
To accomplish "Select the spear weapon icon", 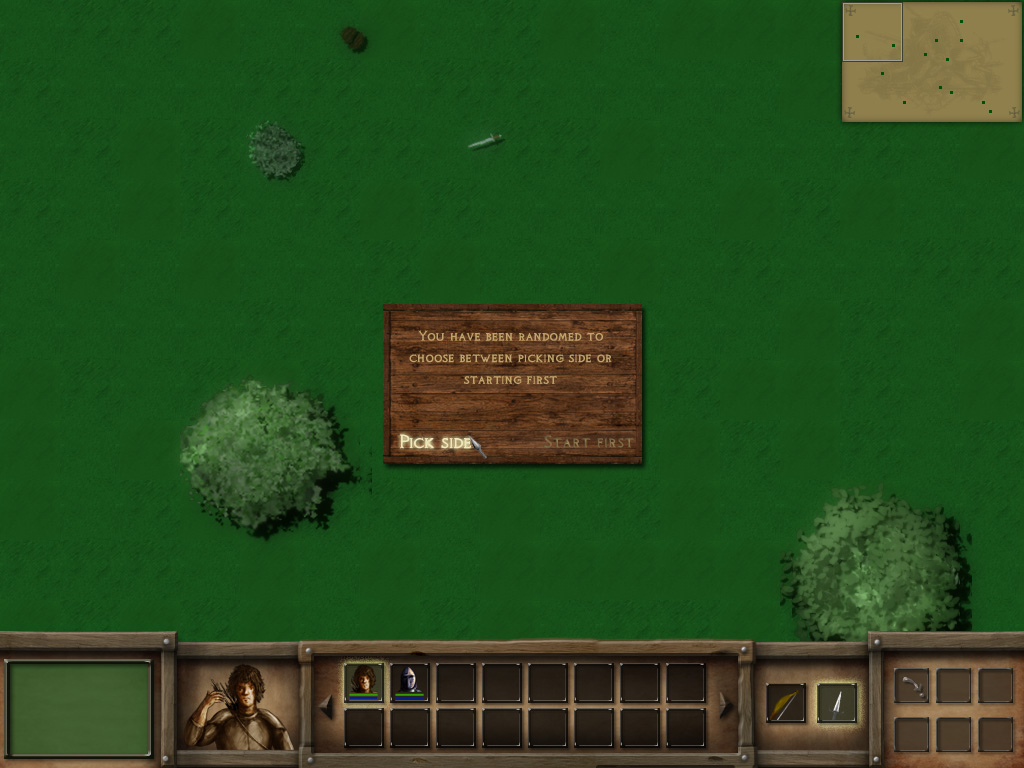I will 836,702.
